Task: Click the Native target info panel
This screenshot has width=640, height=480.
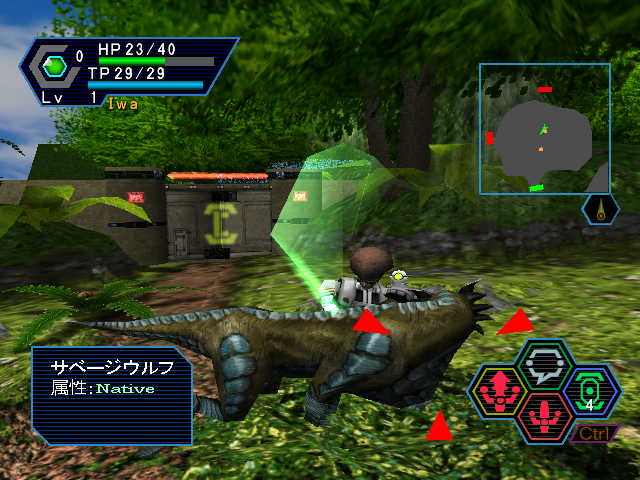Action: point(111,395)
